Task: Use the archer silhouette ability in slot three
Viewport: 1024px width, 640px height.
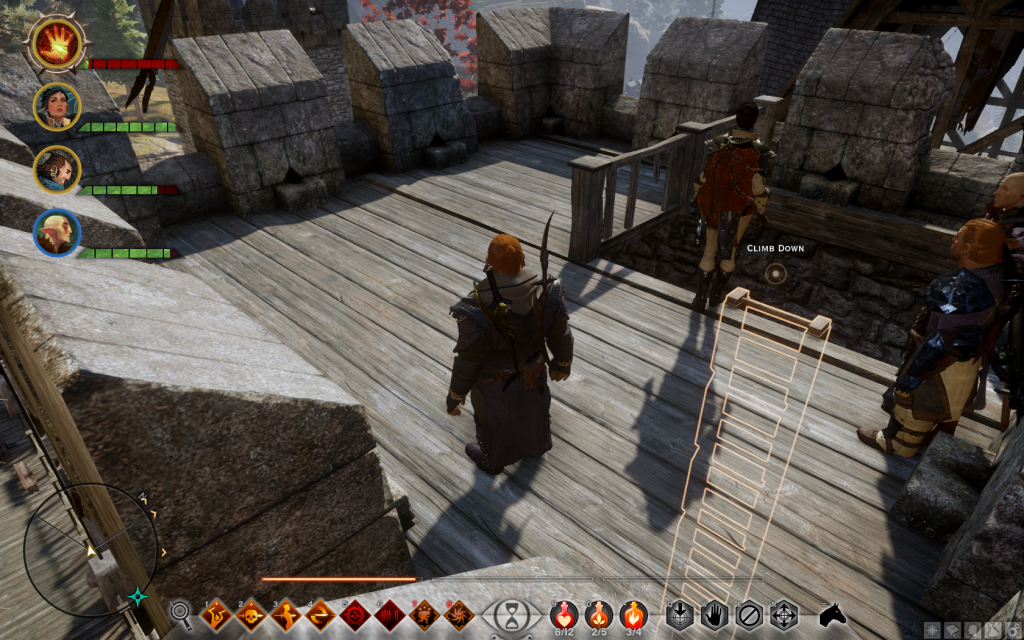Action: click(285, 613)
